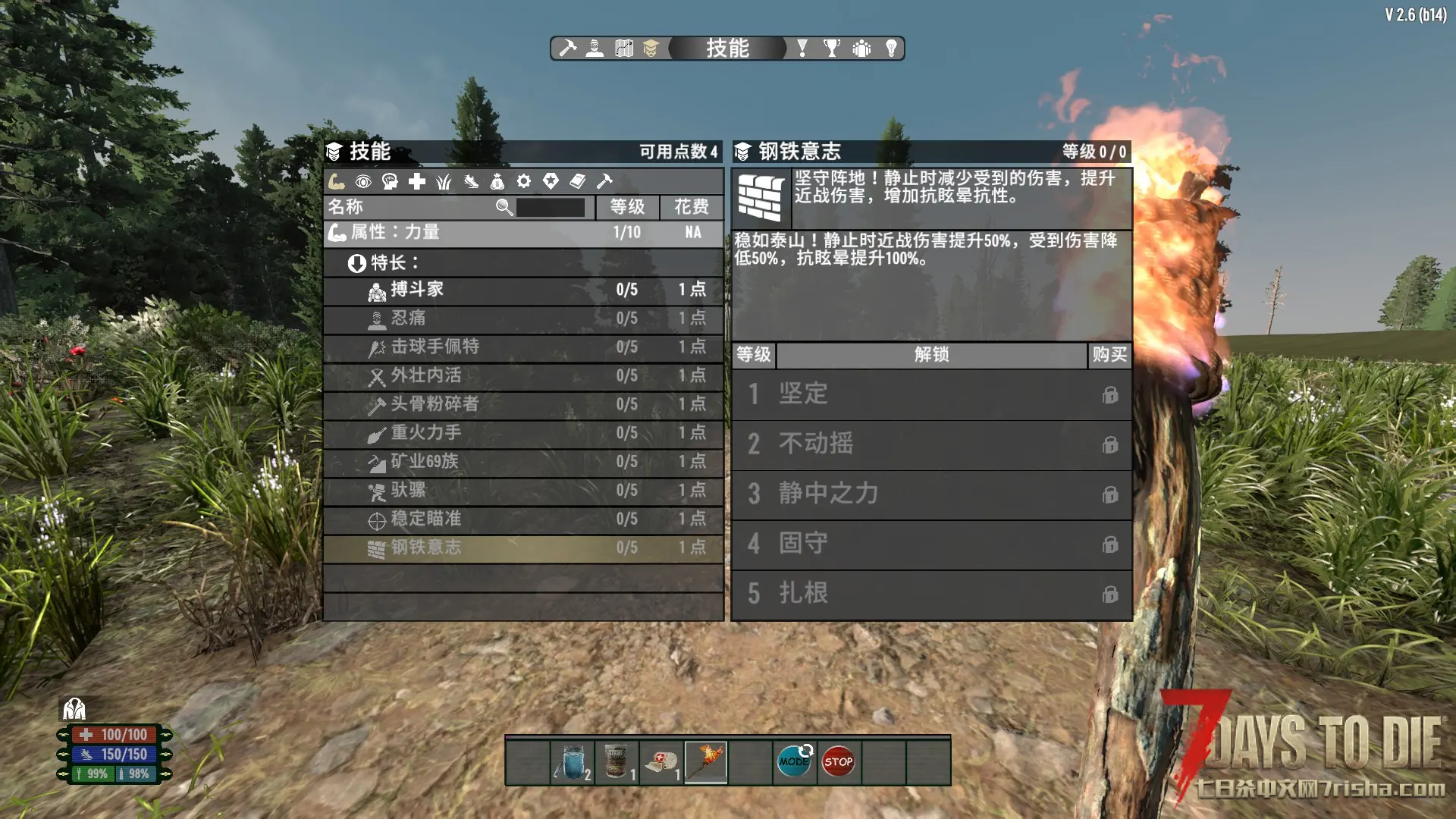Buy level 1 坚定 via its lock icon
Image resolution: width=1456 pixels, height=819 pixels.
point(1110,395)
